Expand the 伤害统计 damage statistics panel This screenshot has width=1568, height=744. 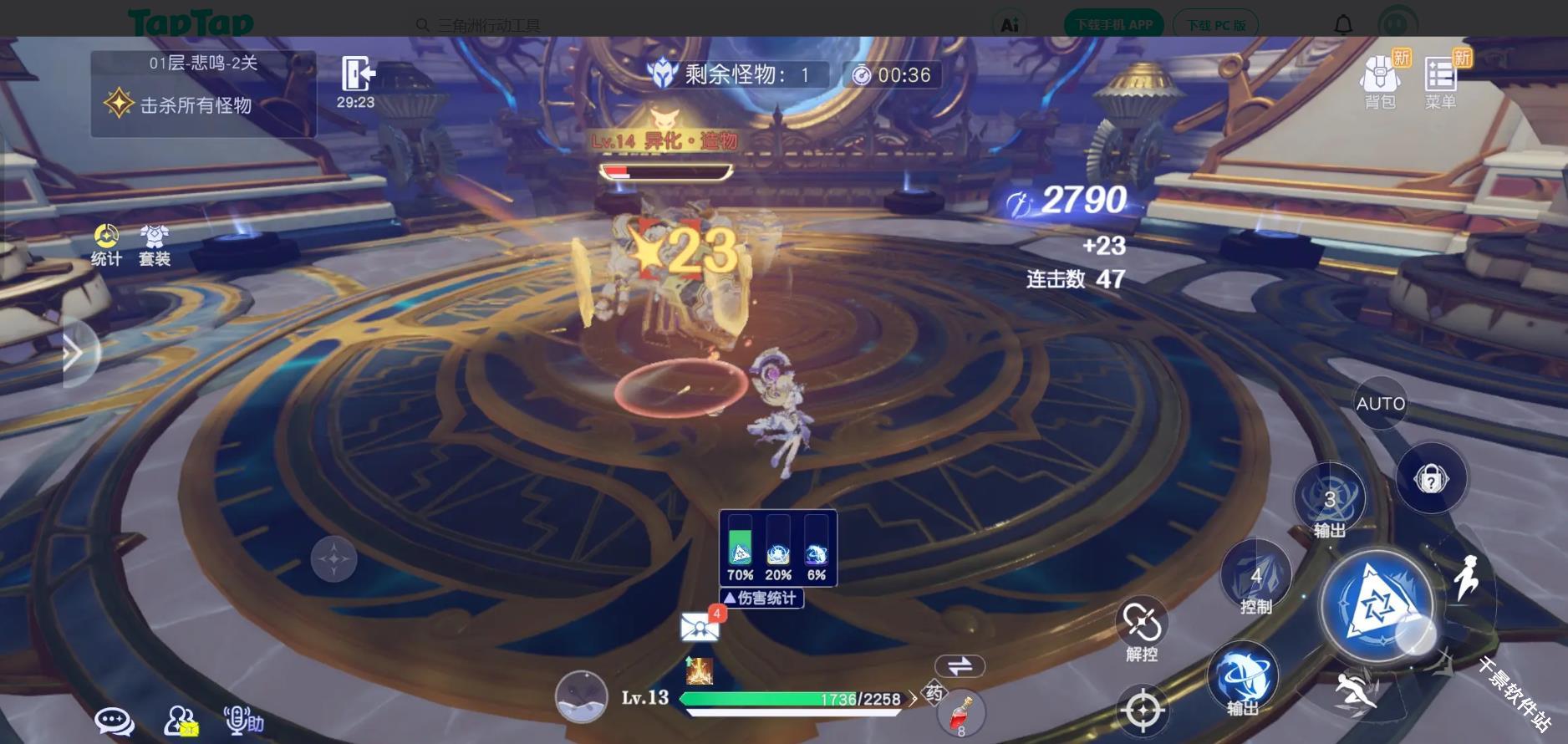tap(760, 598)
